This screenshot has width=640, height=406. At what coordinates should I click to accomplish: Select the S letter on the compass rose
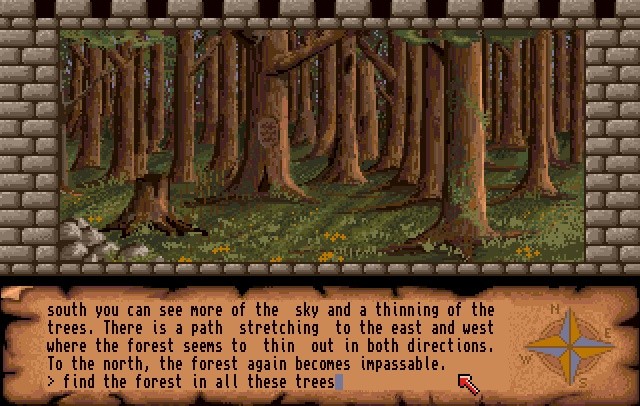(582, 381)
